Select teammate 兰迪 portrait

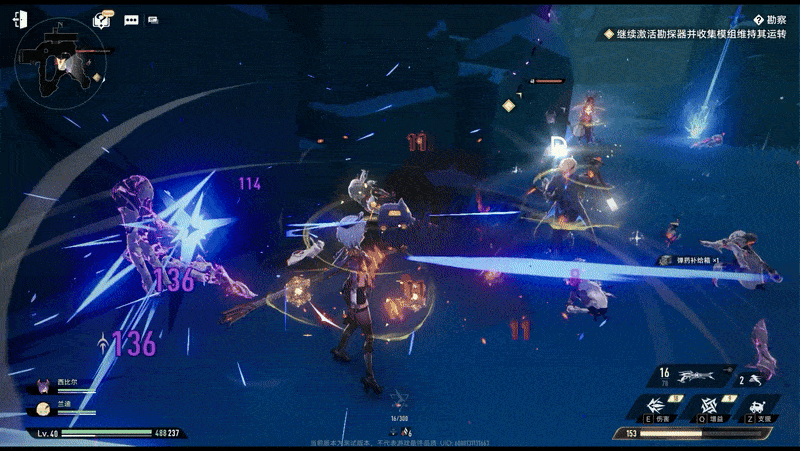(x=44, y=408)
